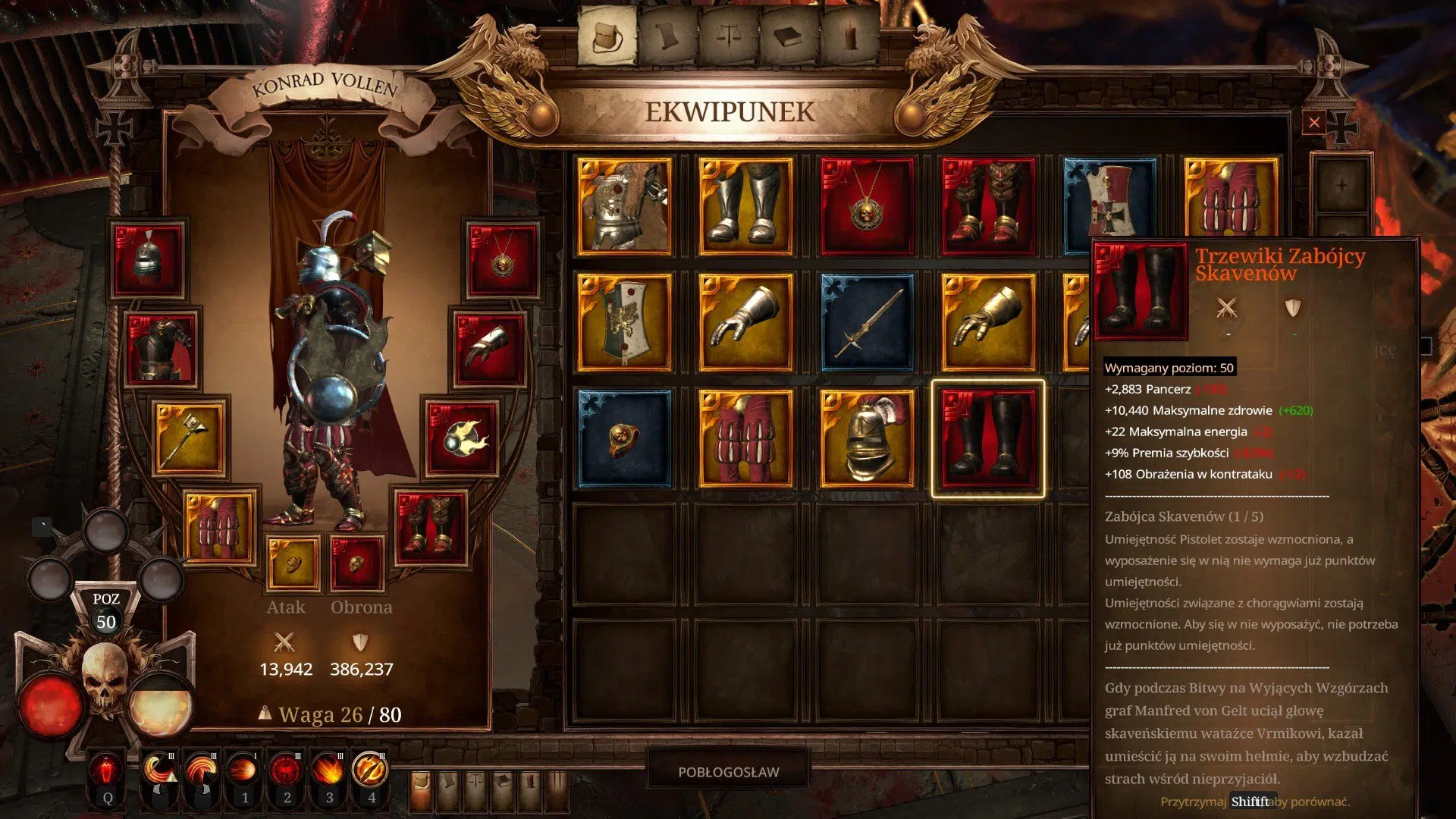Open the bag inventory tab

(x=607, y=34)
